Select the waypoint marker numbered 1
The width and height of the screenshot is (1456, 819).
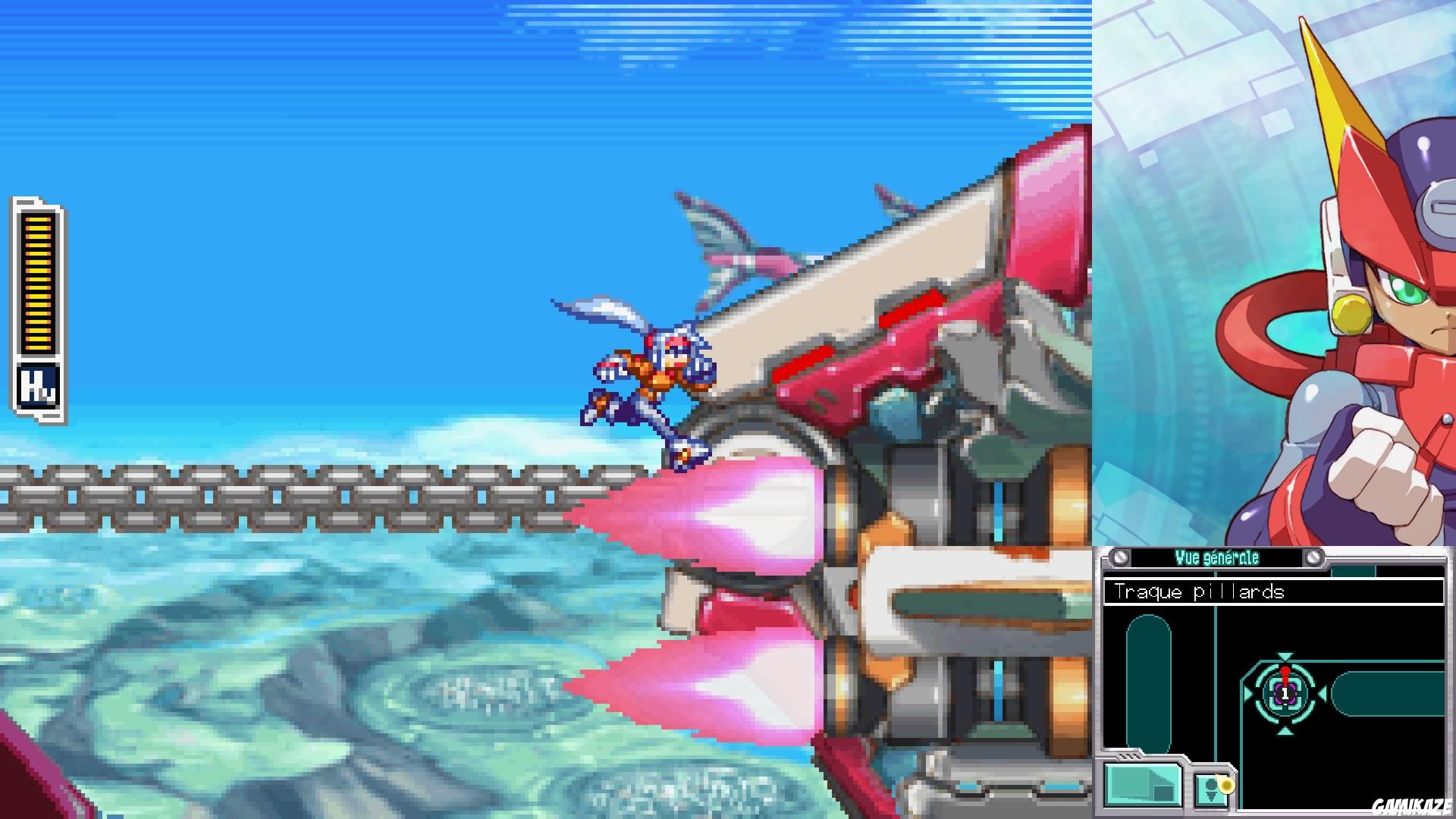pos(1285,693)
